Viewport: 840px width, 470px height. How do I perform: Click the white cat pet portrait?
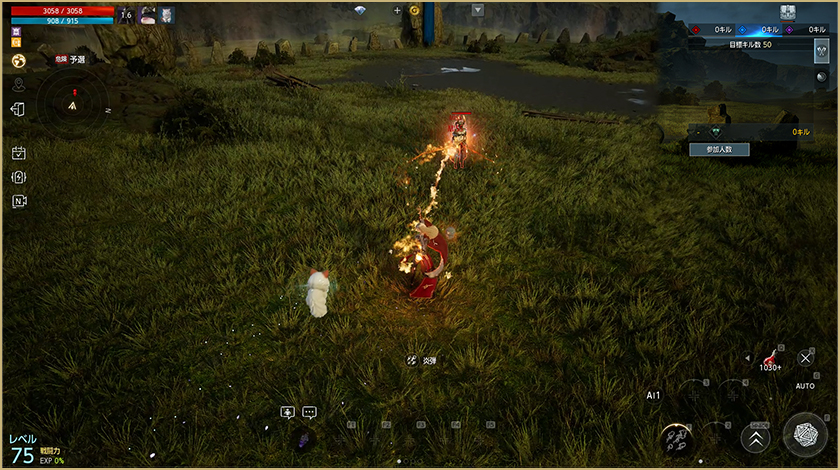point(167,14)
